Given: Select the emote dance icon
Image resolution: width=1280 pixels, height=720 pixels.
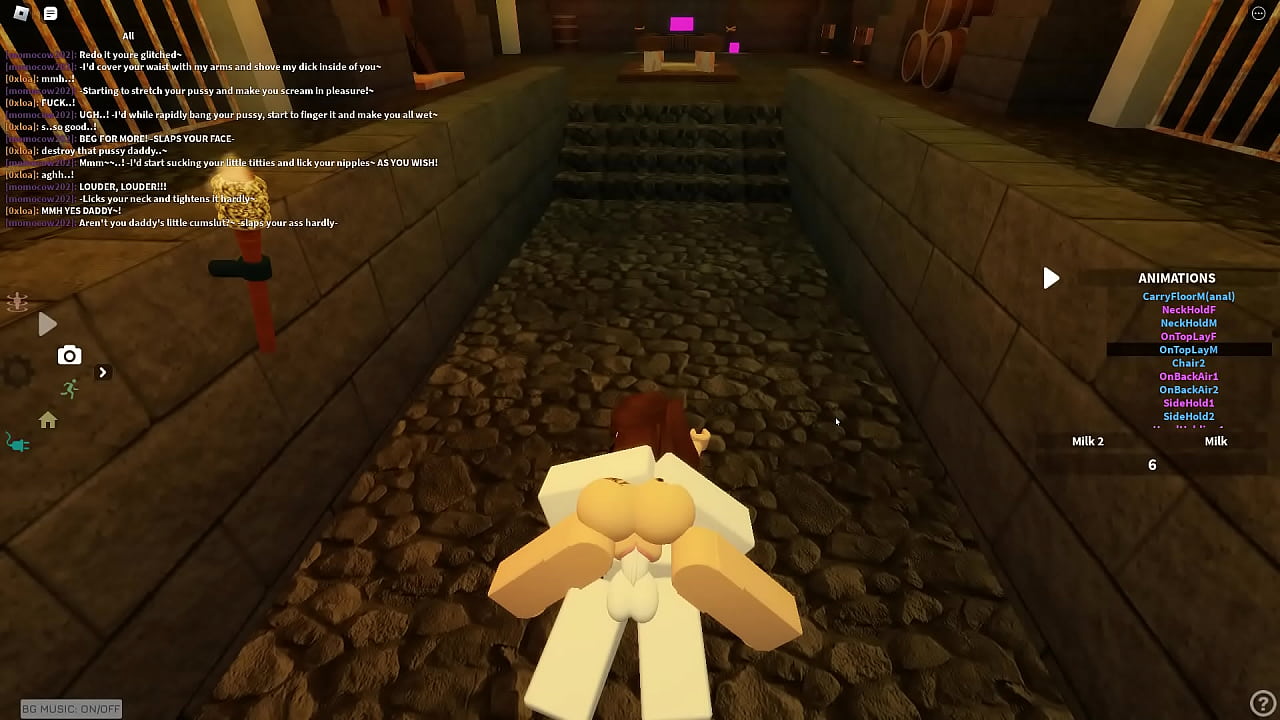Looking at the screenshot, I should point(16,303).
